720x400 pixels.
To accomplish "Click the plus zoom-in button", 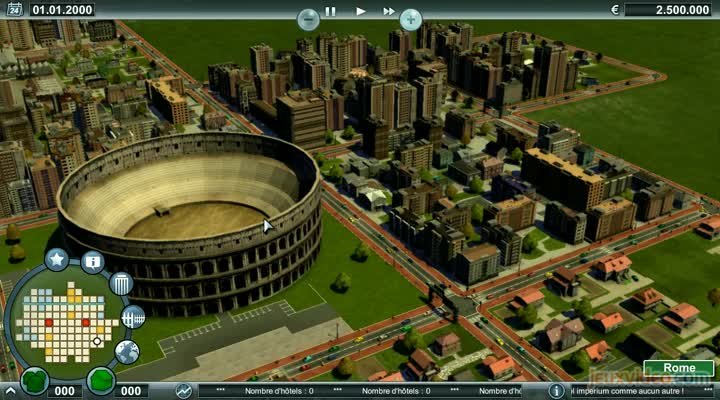I will click(x=411, y=18).
